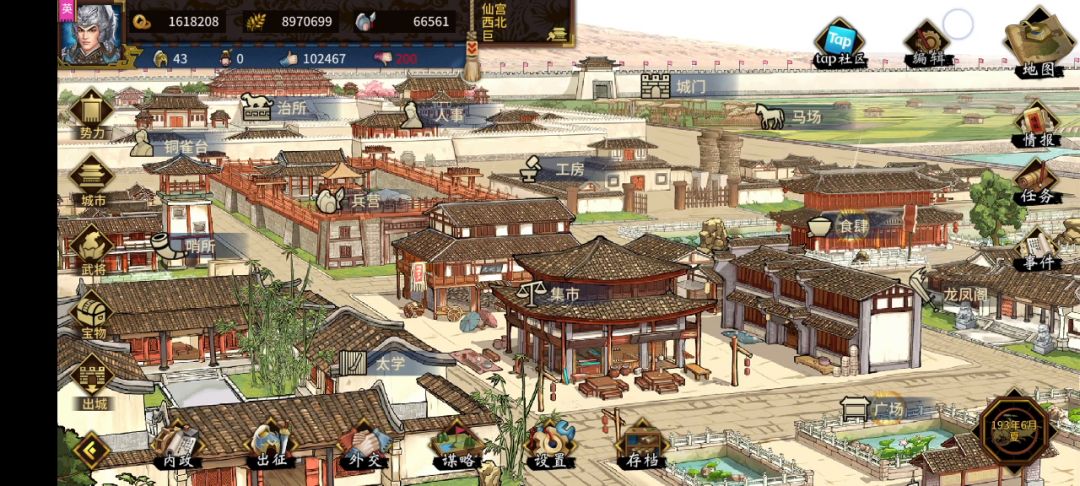Open the 内政 internal affairs menu
The image size is (1080, 486).
(177, 446)
